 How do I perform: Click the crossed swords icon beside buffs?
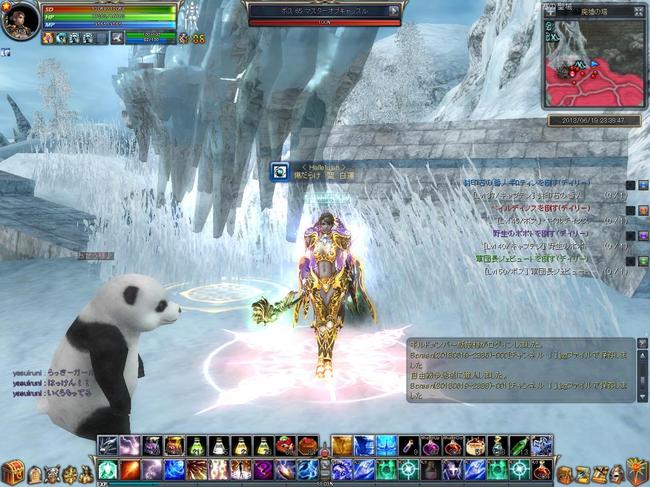pos(116,38)
